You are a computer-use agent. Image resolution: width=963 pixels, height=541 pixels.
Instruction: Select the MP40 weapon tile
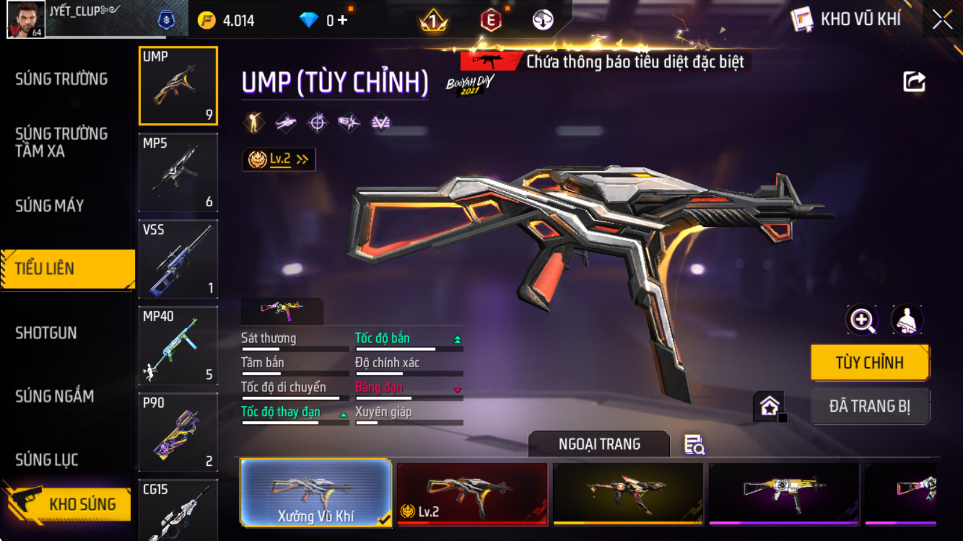[x=178, y=346]
